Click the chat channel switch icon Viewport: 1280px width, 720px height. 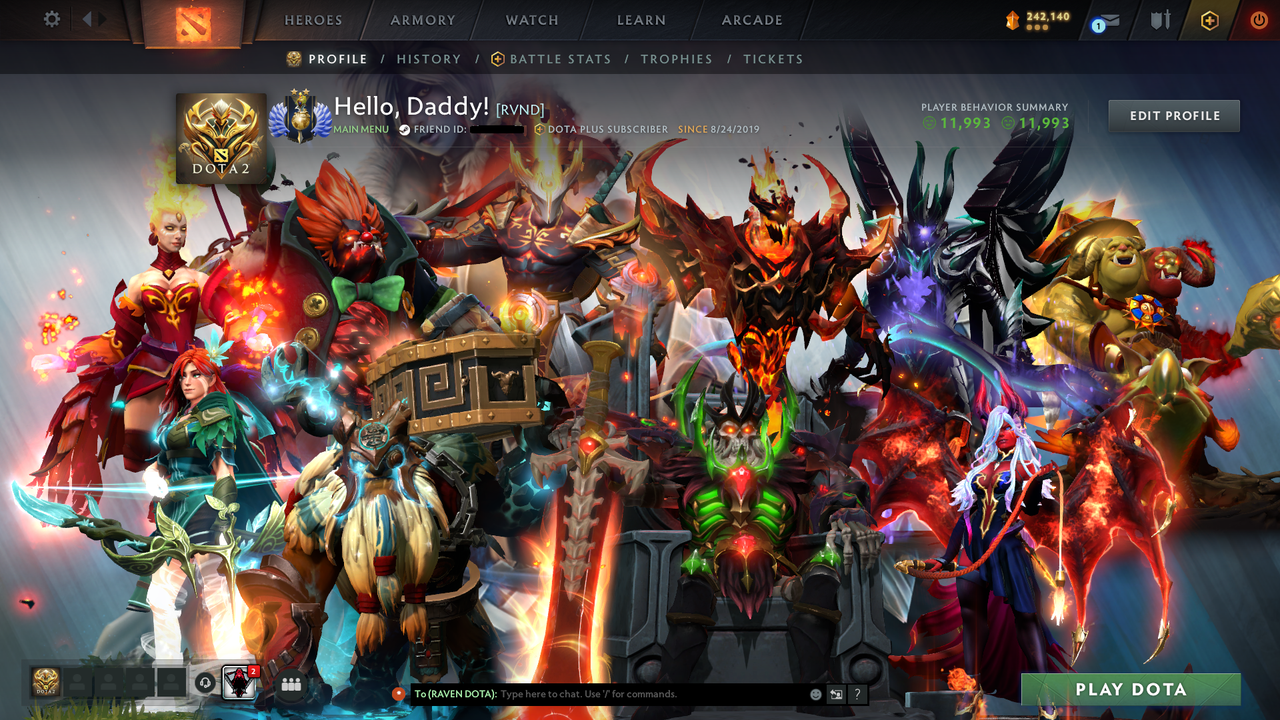pyautogui.click(x=837, y=694)
